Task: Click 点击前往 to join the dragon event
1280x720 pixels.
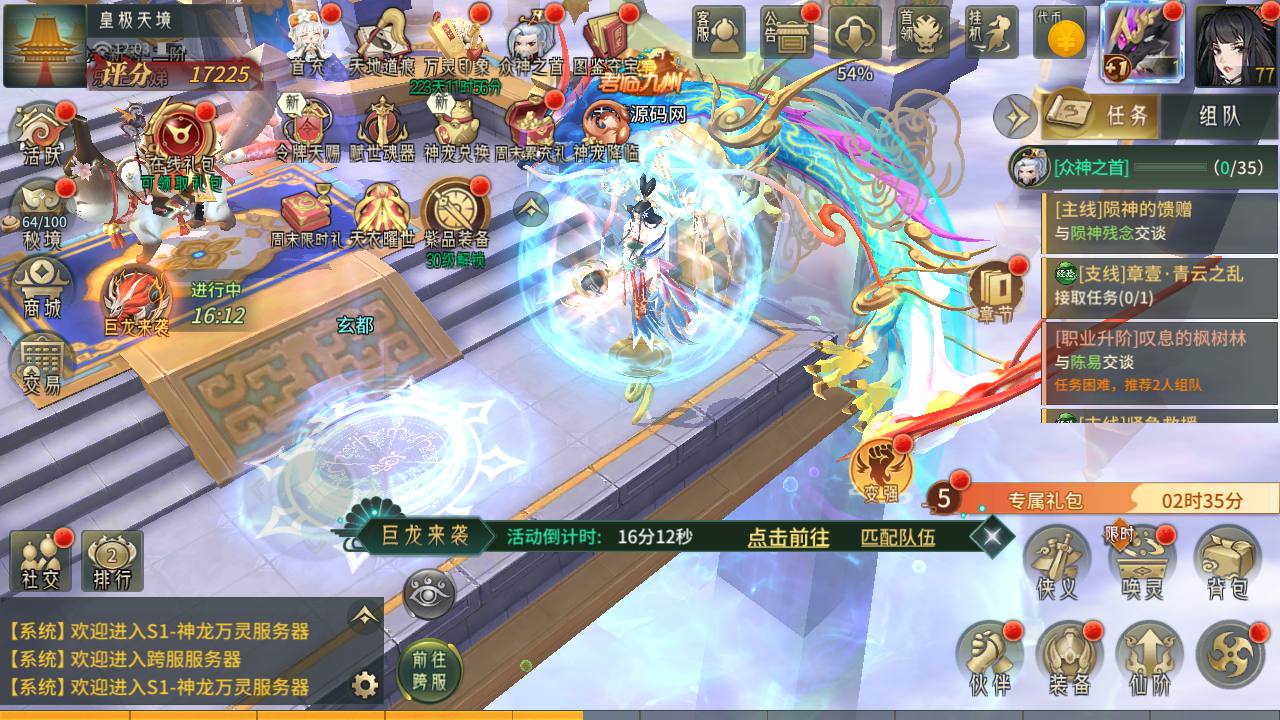Action: coord(788,537)
